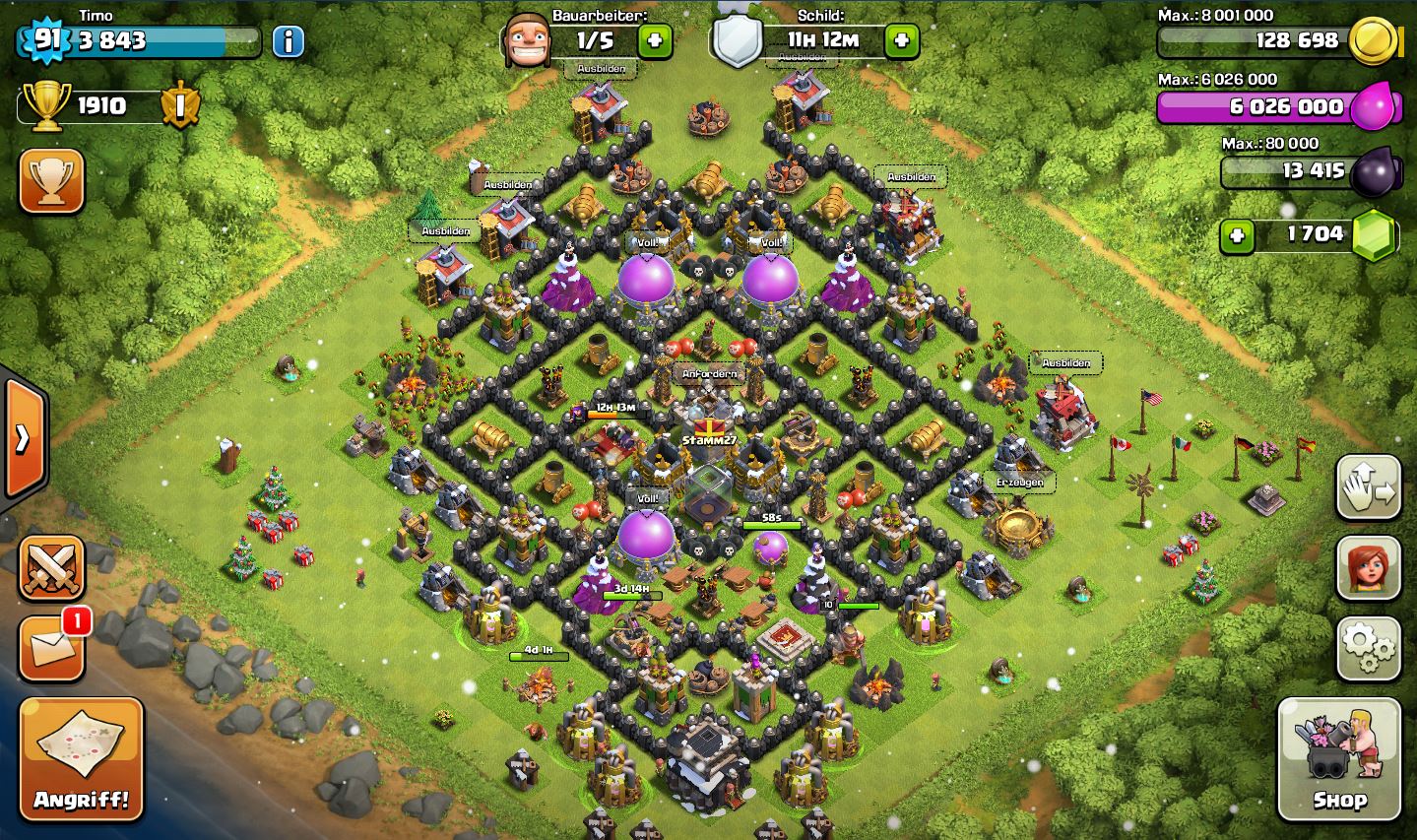1417x840 pixels.
Task: Click the blue info button
Action: tap(288, 41)
